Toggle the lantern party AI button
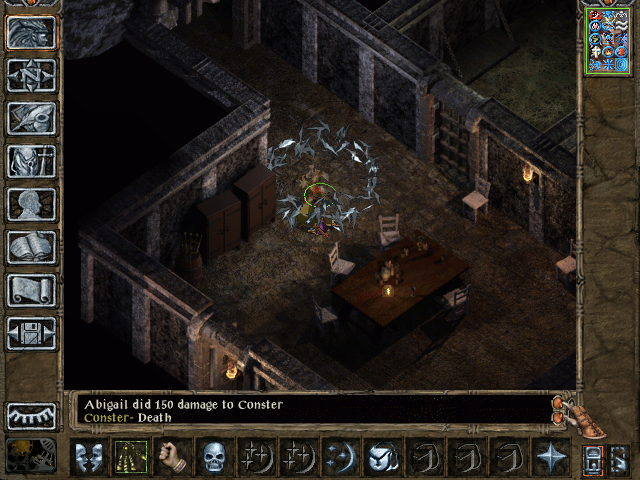 [593, 458]
